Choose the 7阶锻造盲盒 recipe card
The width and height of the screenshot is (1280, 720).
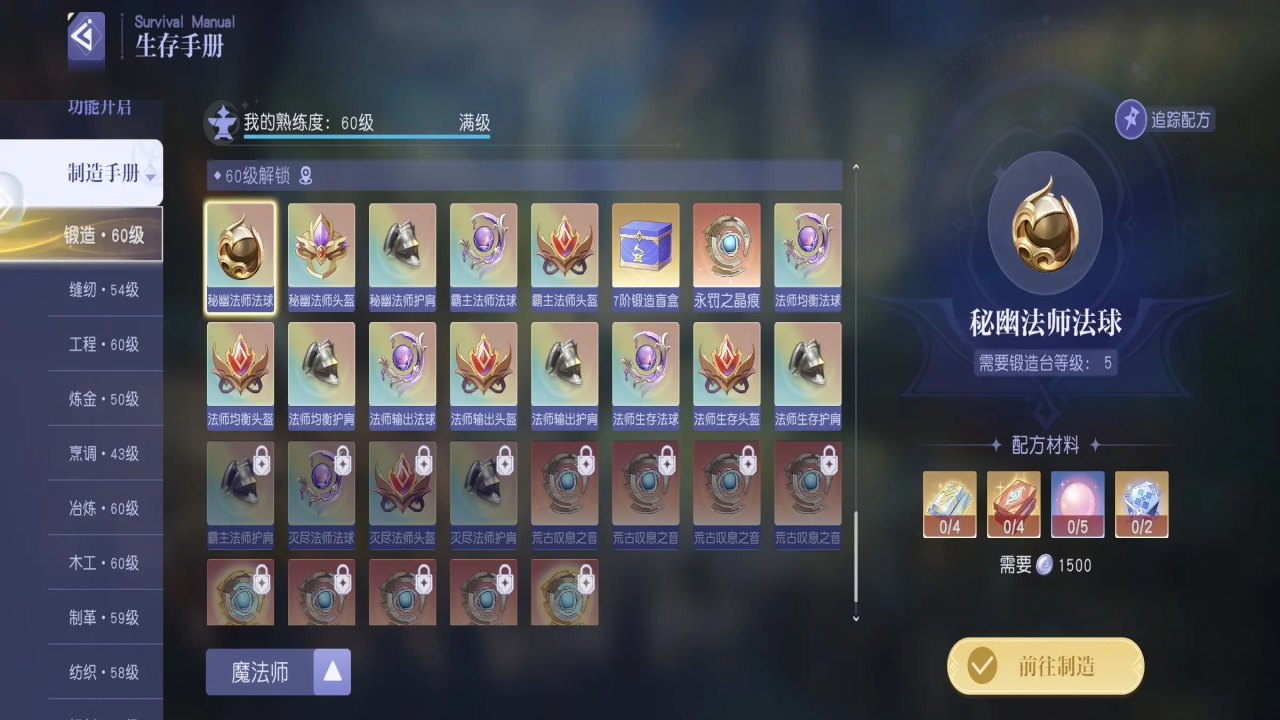(x=645, y=257)
